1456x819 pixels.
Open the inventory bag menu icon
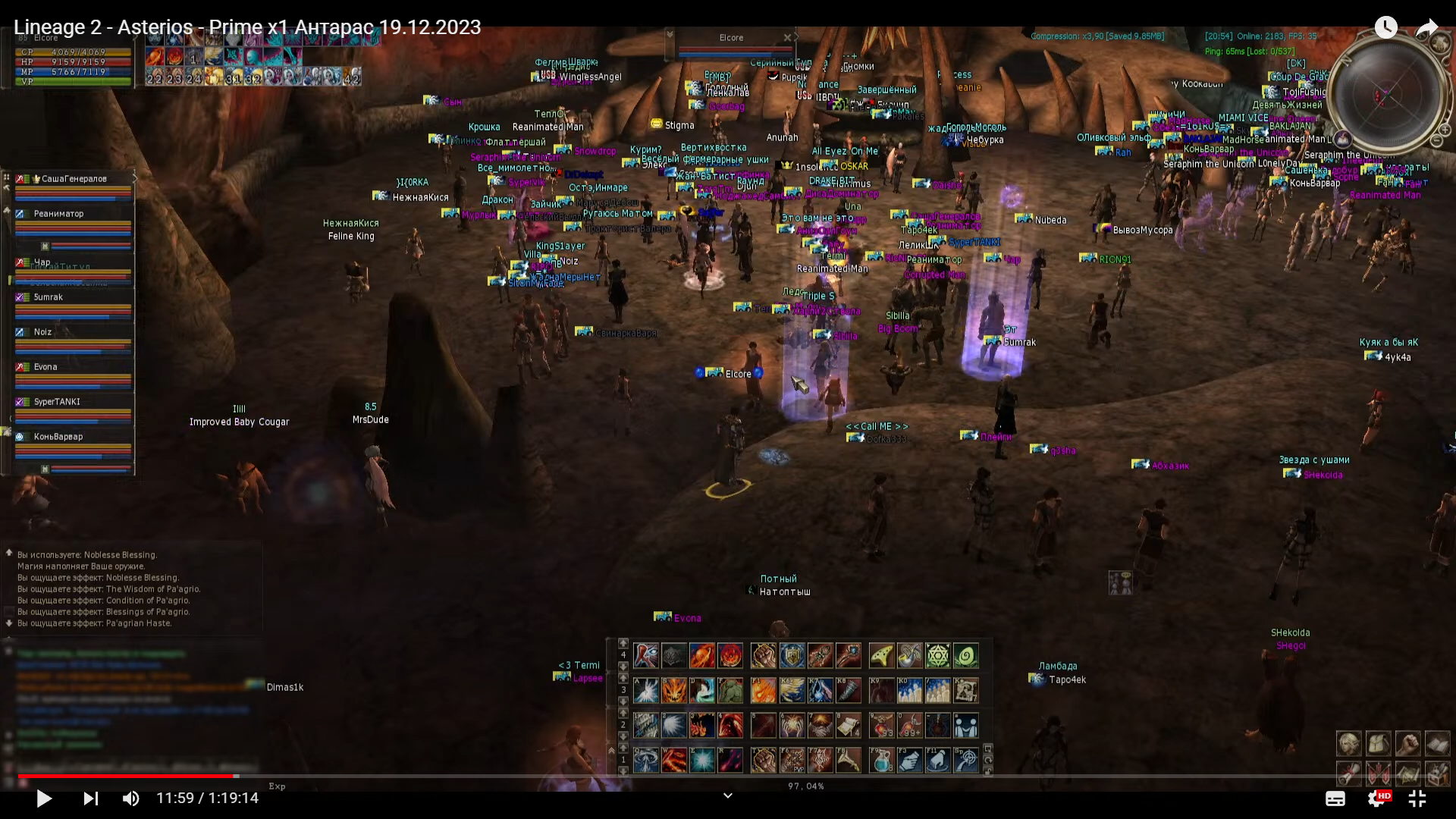1378,744
